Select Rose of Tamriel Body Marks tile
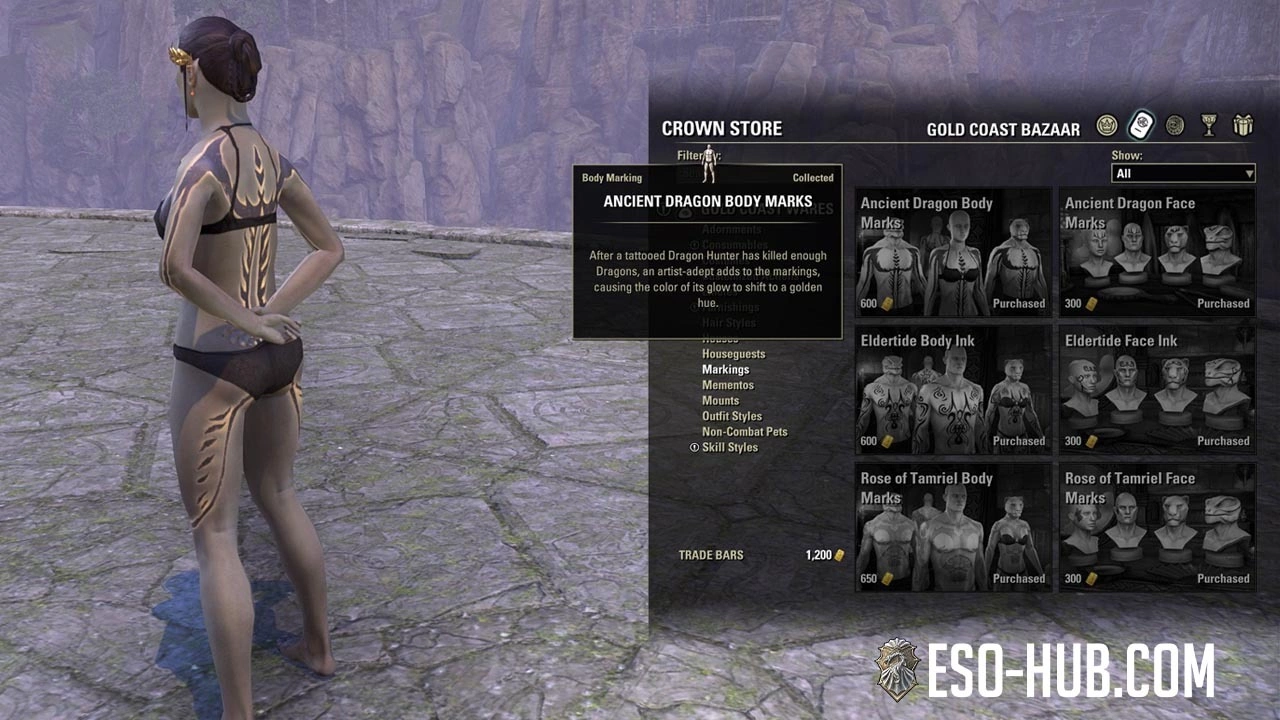Image resolution: width=1280 pixels, height=720 pixels. coord(953,526)
